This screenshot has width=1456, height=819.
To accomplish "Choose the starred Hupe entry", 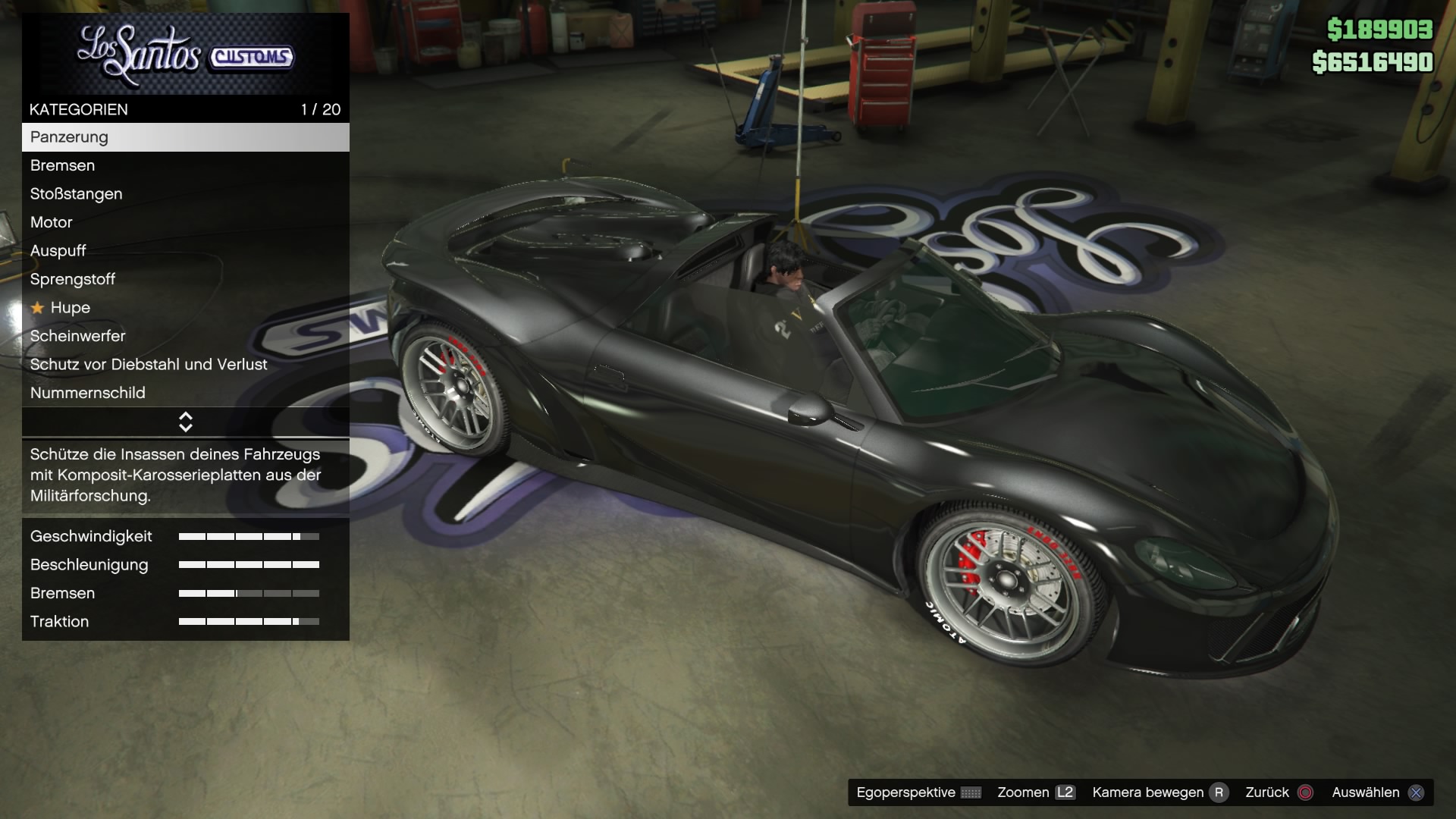I will pyautogui.click(x=185, y=308).
